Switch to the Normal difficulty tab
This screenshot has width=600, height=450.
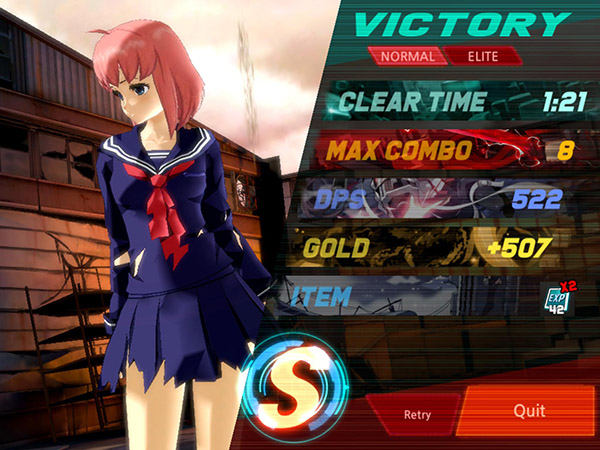(407, 56)
